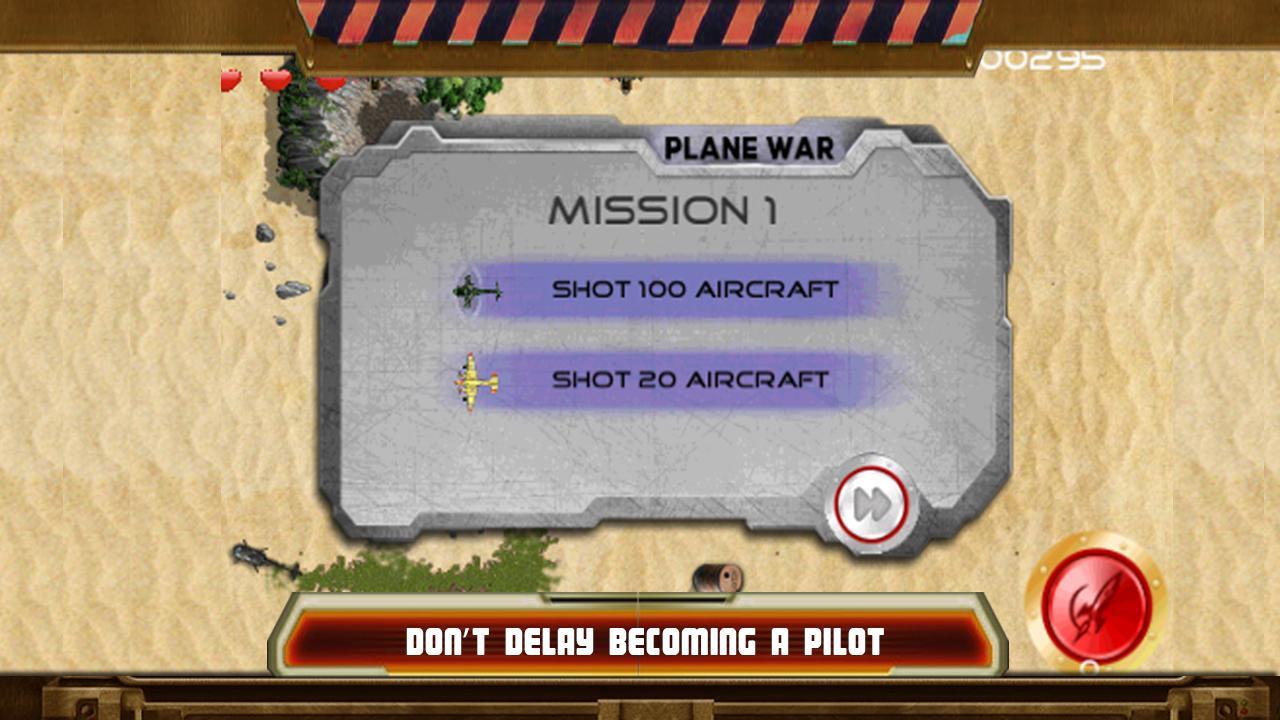This screenshot has height=720, width=1280.
Task: Tap the rightmost heart in the lives row
Action: (330, 82)
